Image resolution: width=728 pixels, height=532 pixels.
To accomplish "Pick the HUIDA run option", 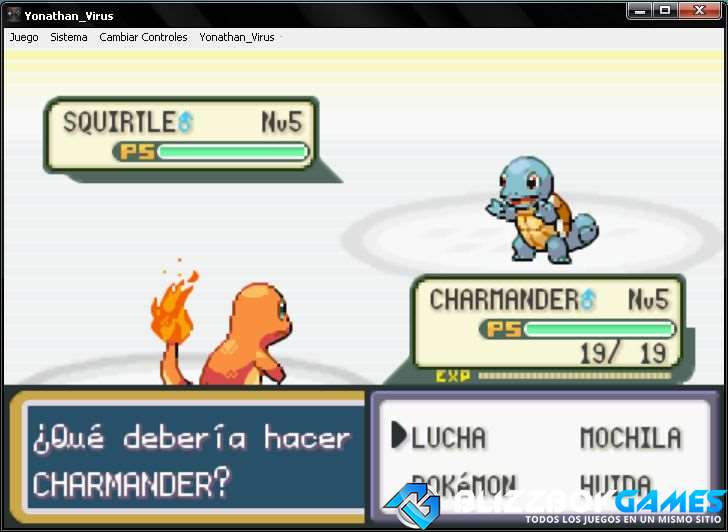I will (616, 484).
